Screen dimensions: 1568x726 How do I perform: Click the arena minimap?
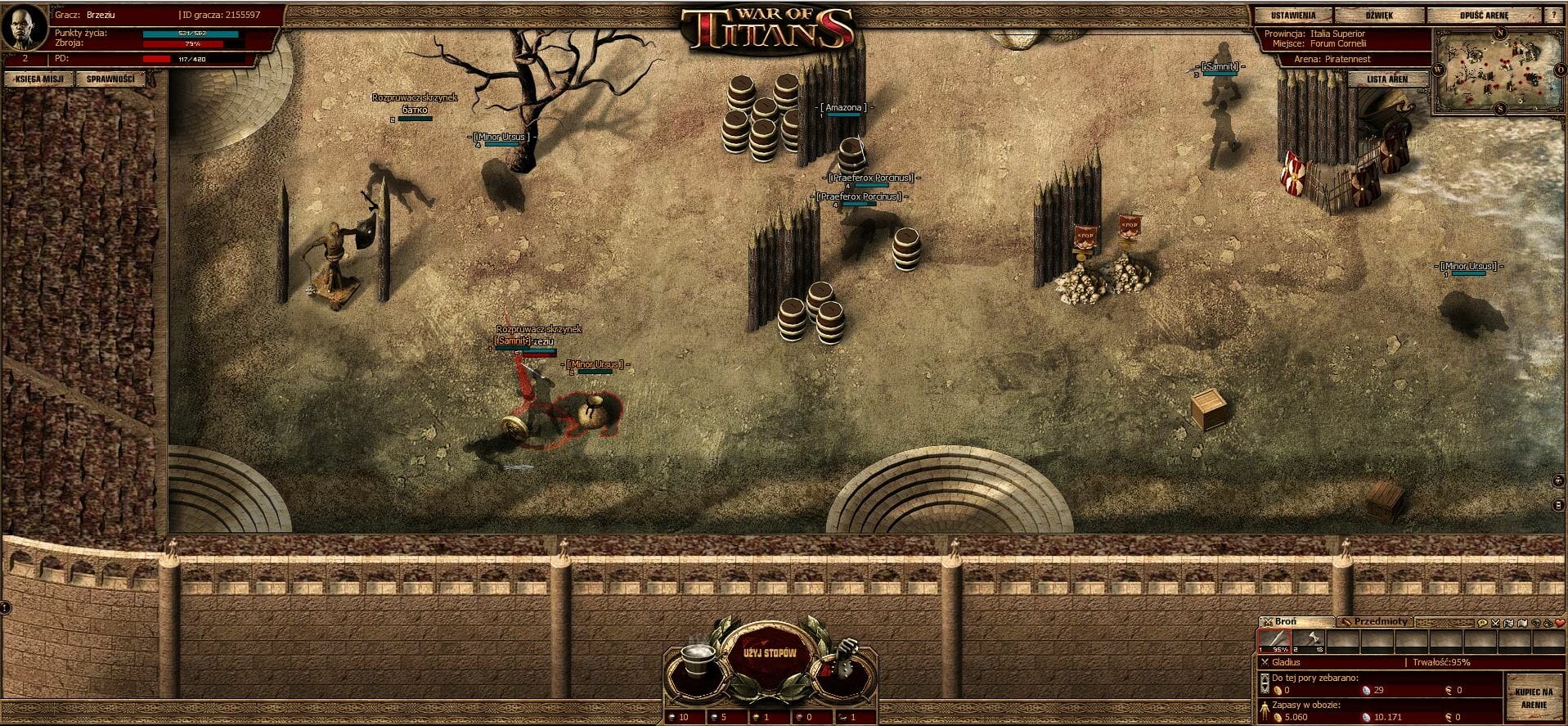click(x=1498, y=73)
